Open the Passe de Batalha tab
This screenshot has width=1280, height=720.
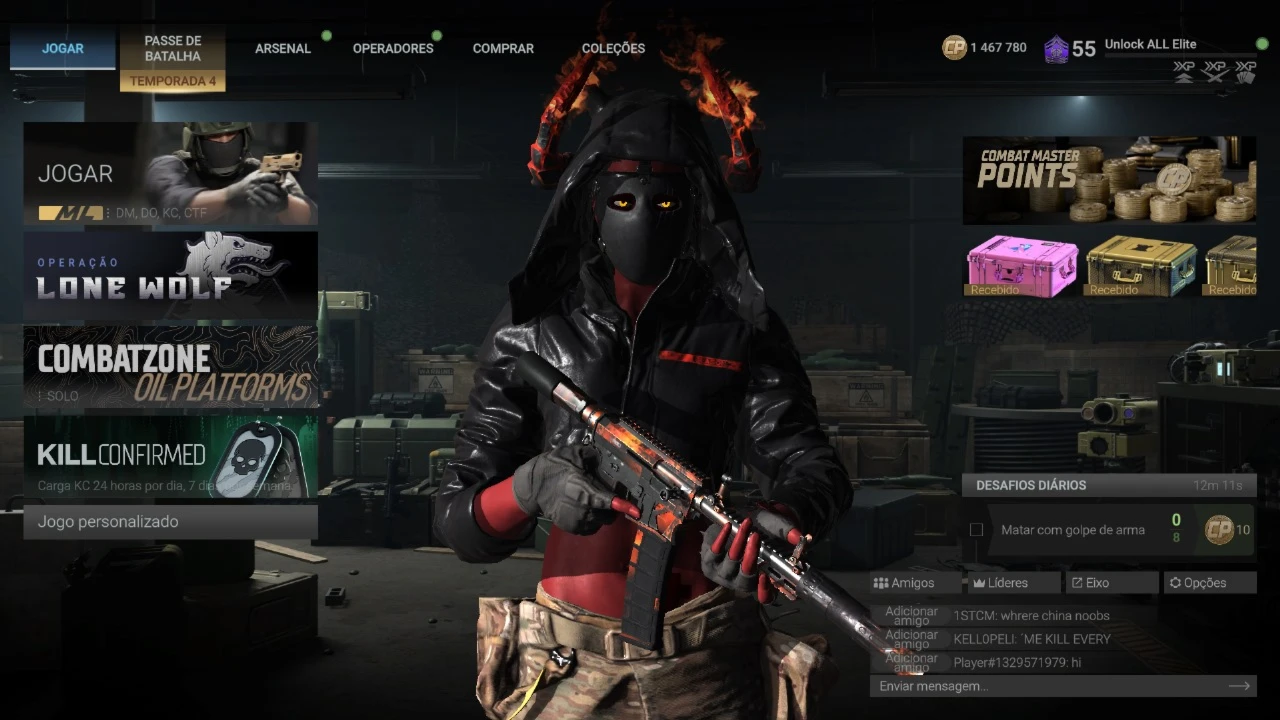coord(172,49)
